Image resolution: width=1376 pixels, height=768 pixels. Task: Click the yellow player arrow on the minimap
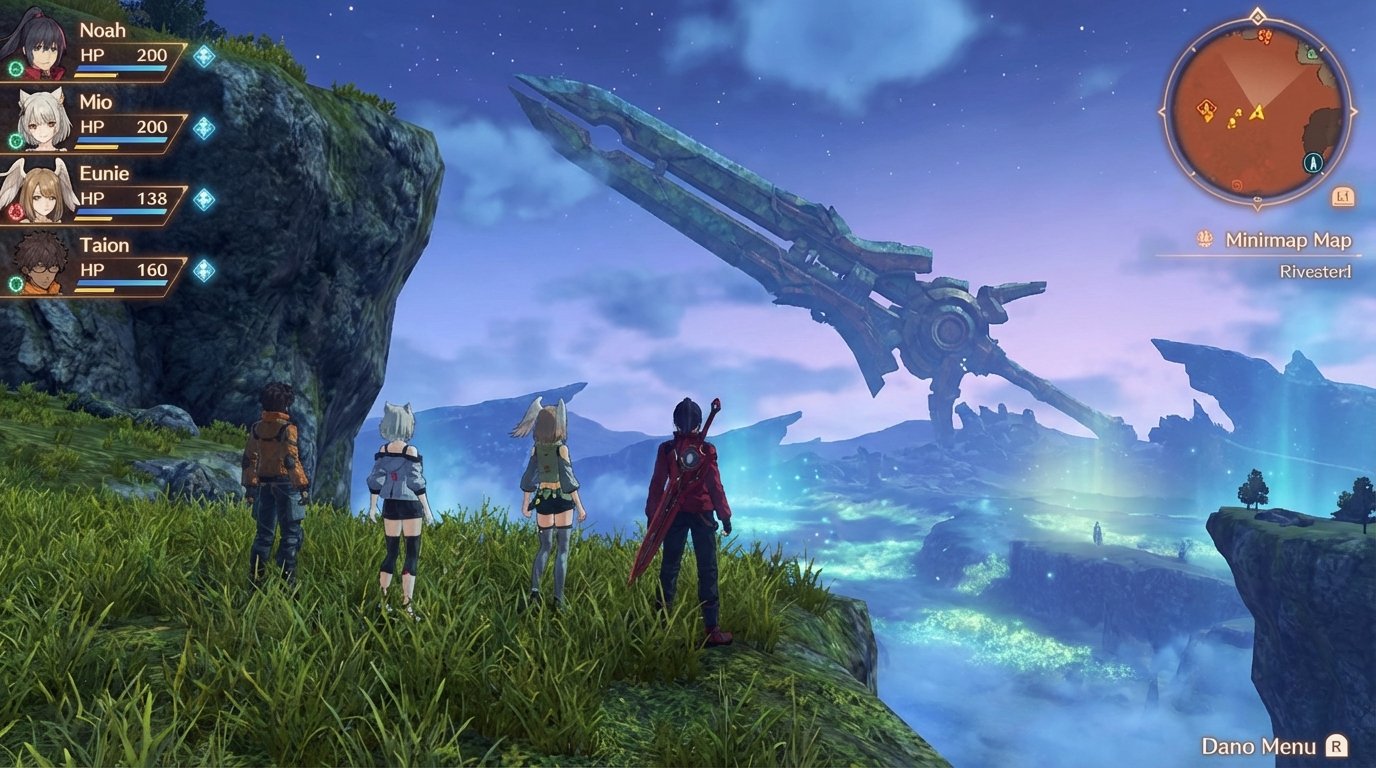pos(1257,114)
